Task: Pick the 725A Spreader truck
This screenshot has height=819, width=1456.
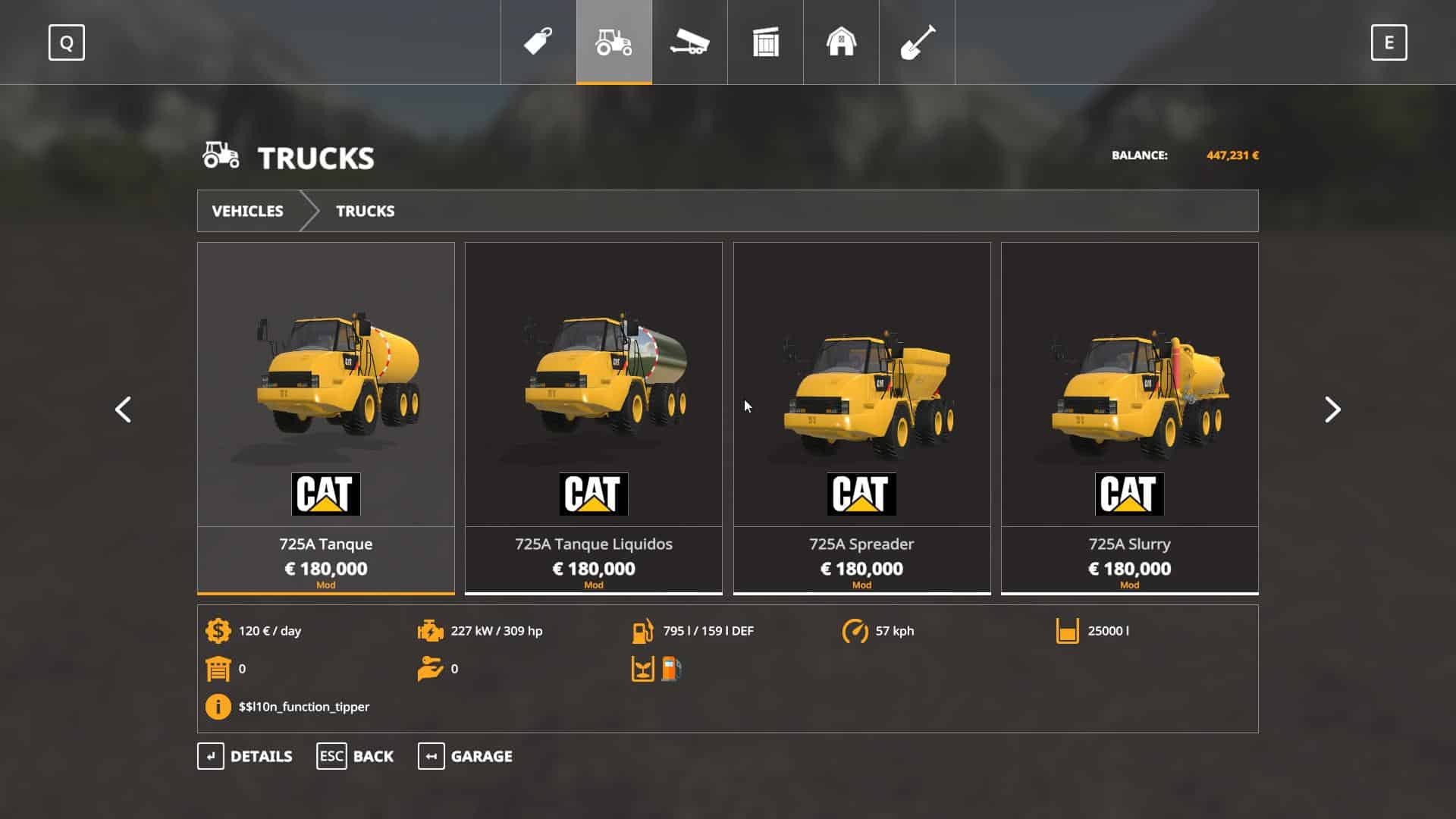Action: pyautogui.click(x=861, y=417)
